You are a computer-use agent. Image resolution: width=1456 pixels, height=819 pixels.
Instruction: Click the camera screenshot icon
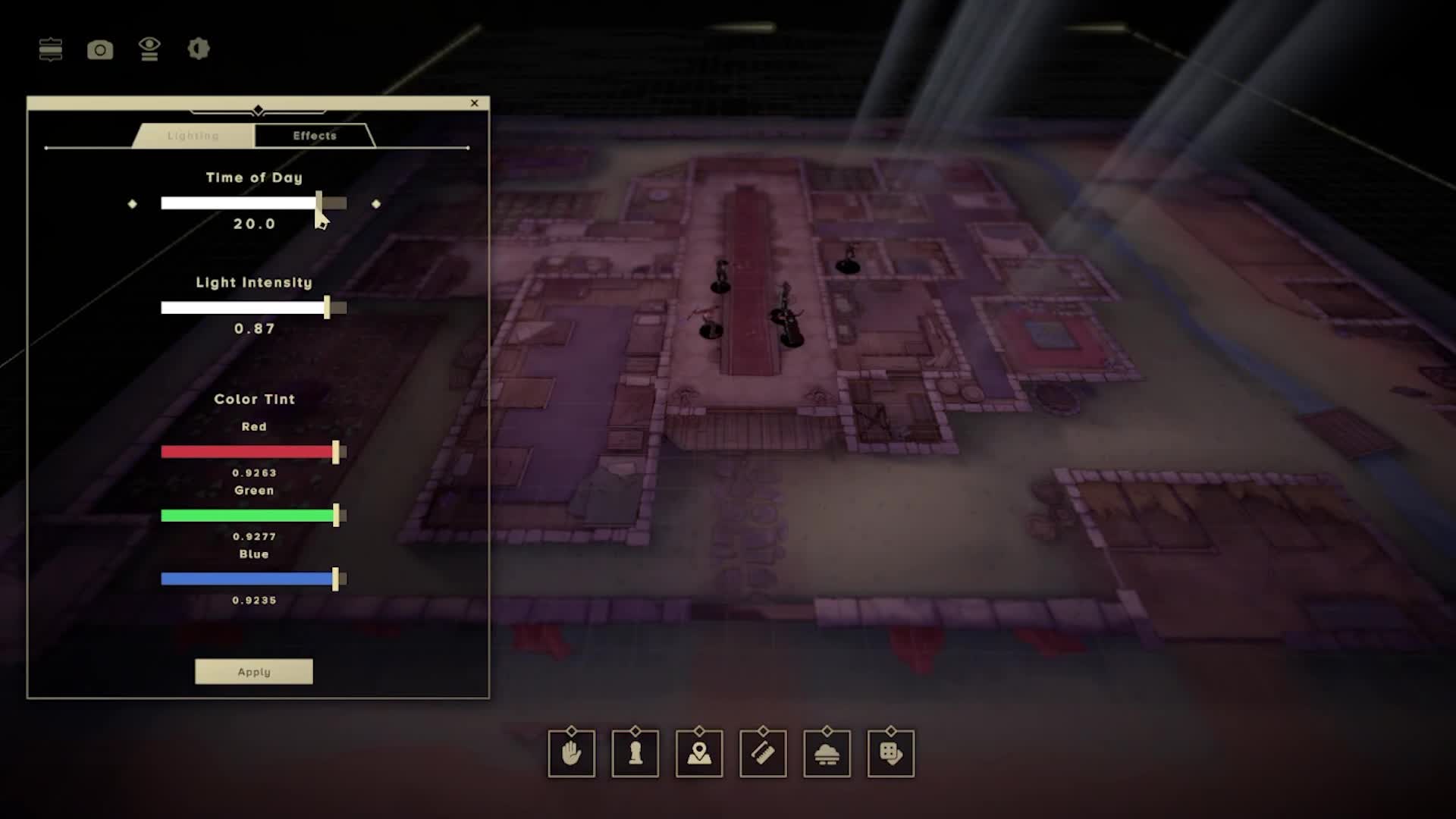101,50
